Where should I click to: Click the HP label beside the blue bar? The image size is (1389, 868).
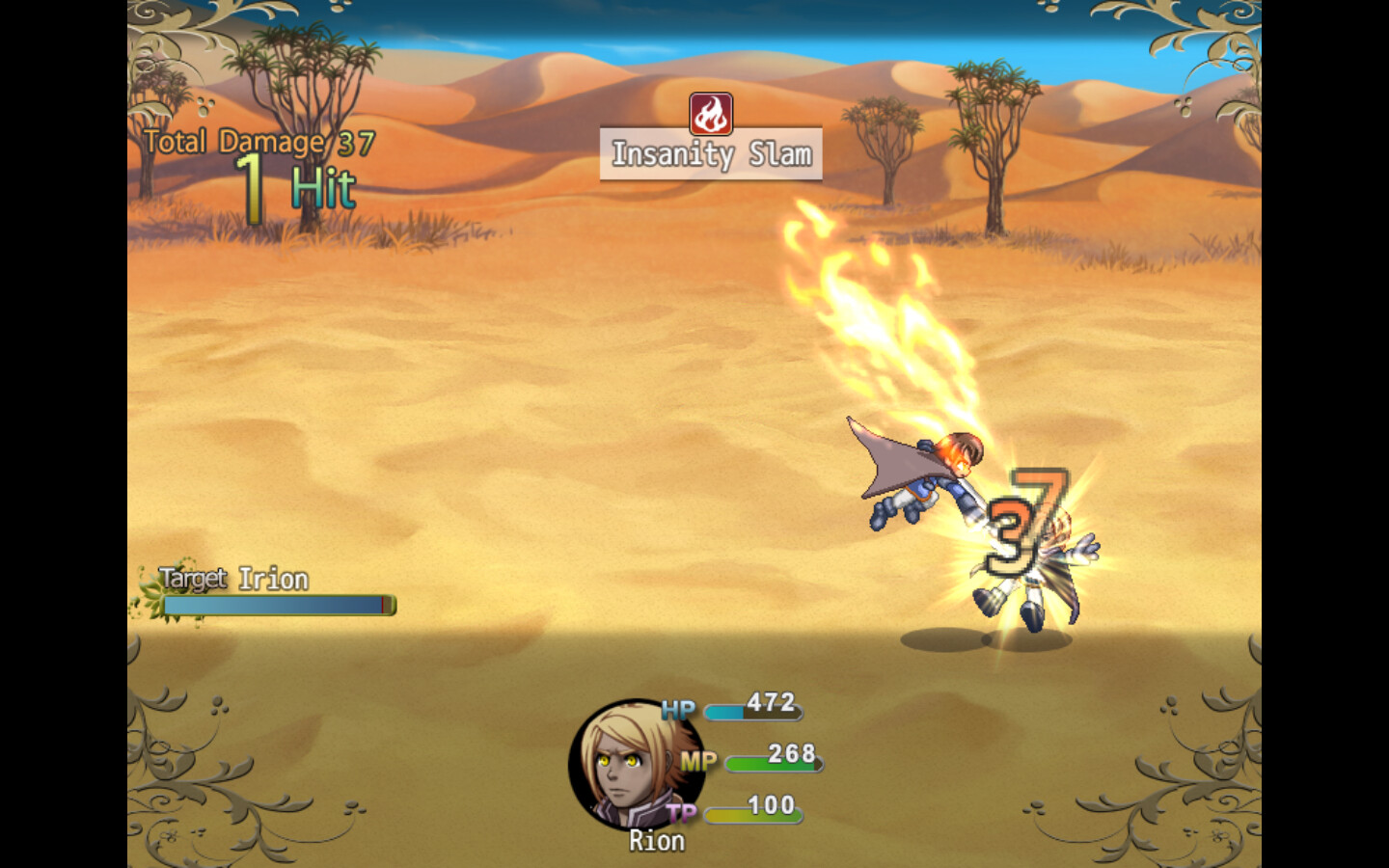click(676, 710)
